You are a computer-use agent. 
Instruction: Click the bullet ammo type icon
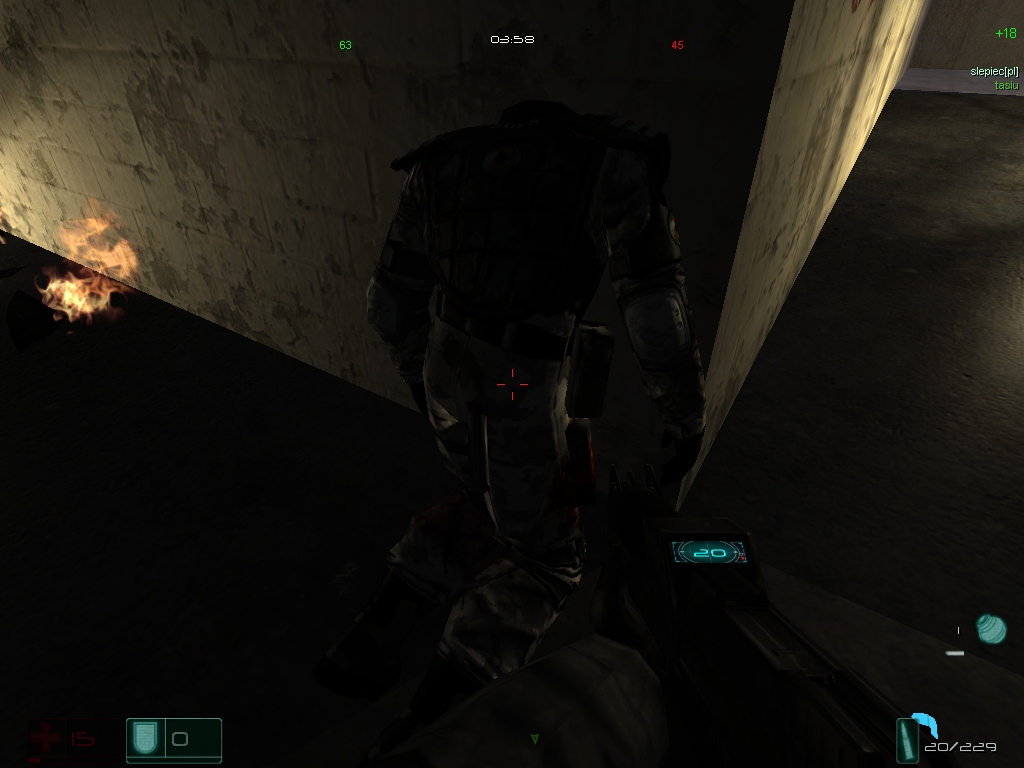point(910,741)
